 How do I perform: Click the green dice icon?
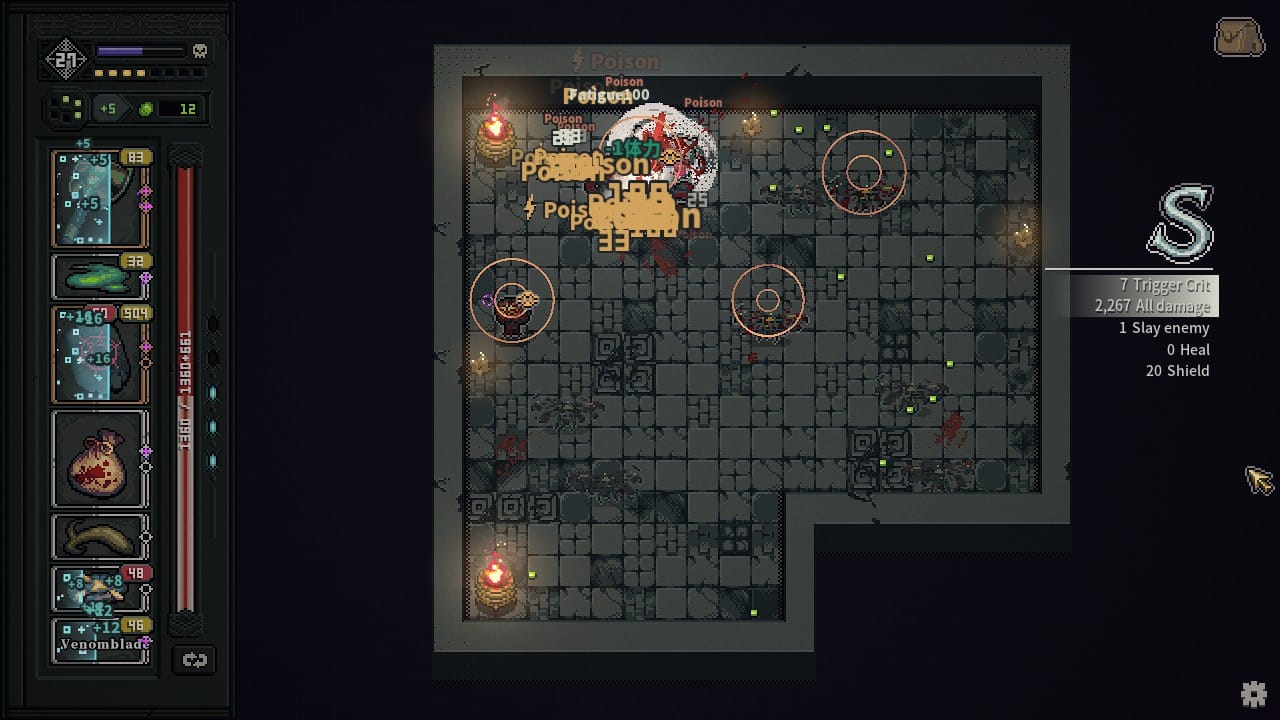tap(66, 108)
